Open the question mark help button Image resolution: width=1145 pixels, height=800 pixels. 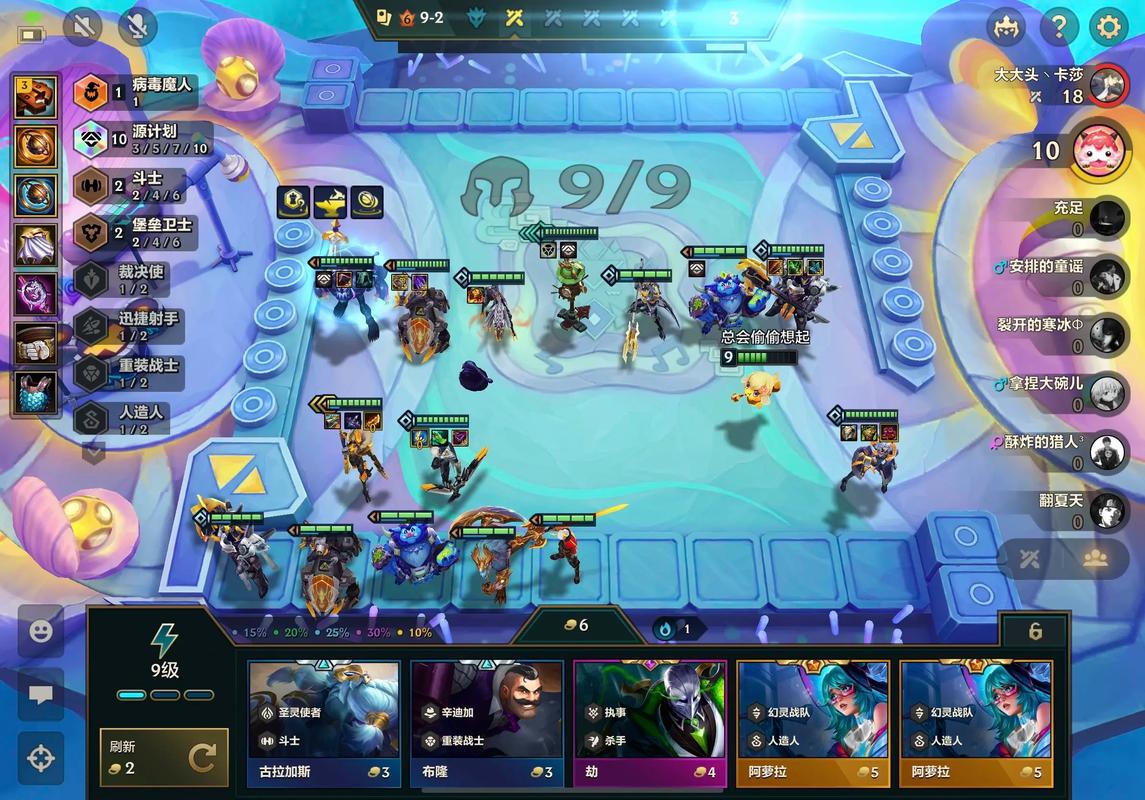[x=1058, y=27]
